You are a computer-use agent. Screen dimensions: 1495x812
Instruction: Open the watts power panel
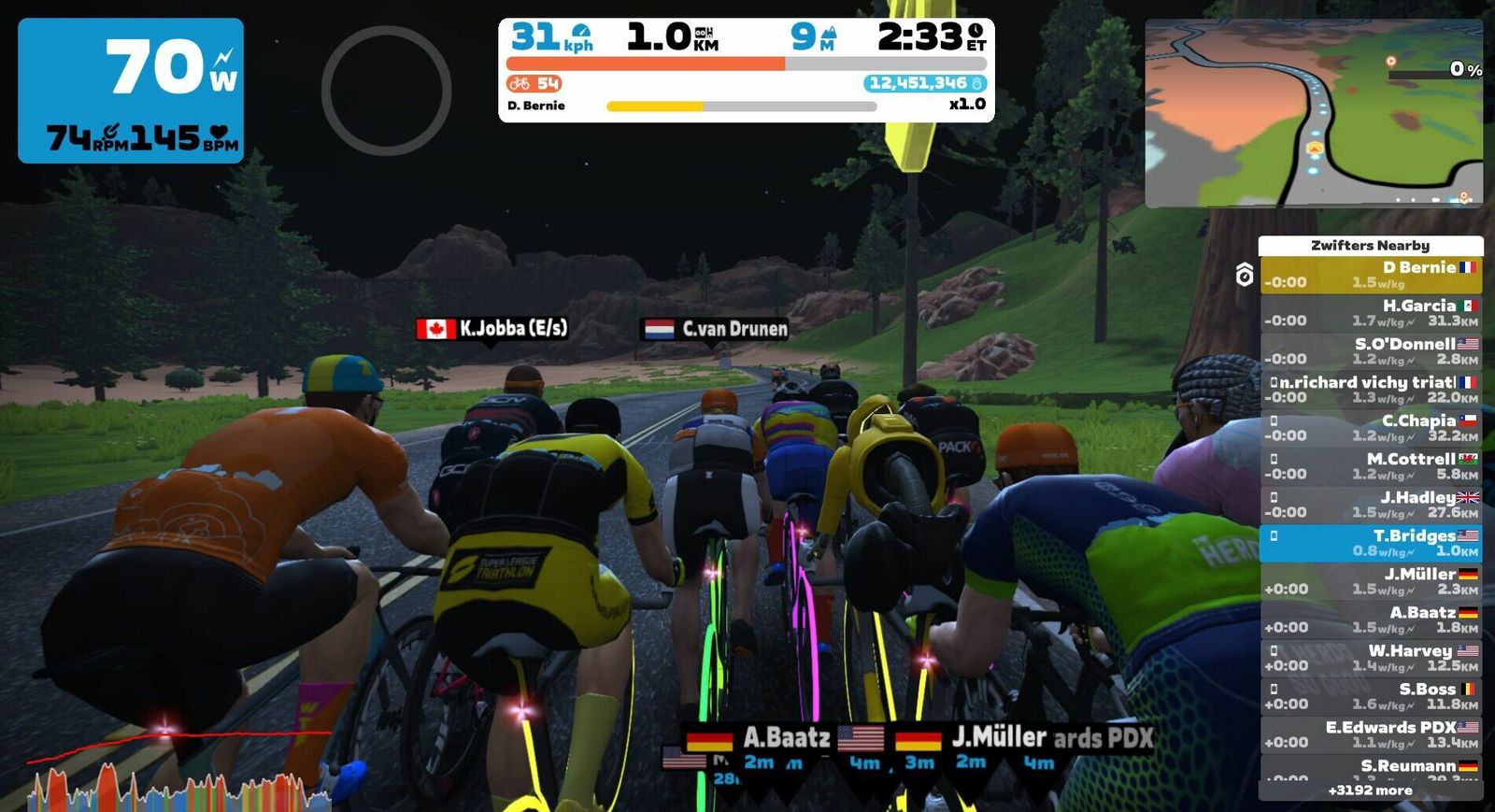point(131,91)
